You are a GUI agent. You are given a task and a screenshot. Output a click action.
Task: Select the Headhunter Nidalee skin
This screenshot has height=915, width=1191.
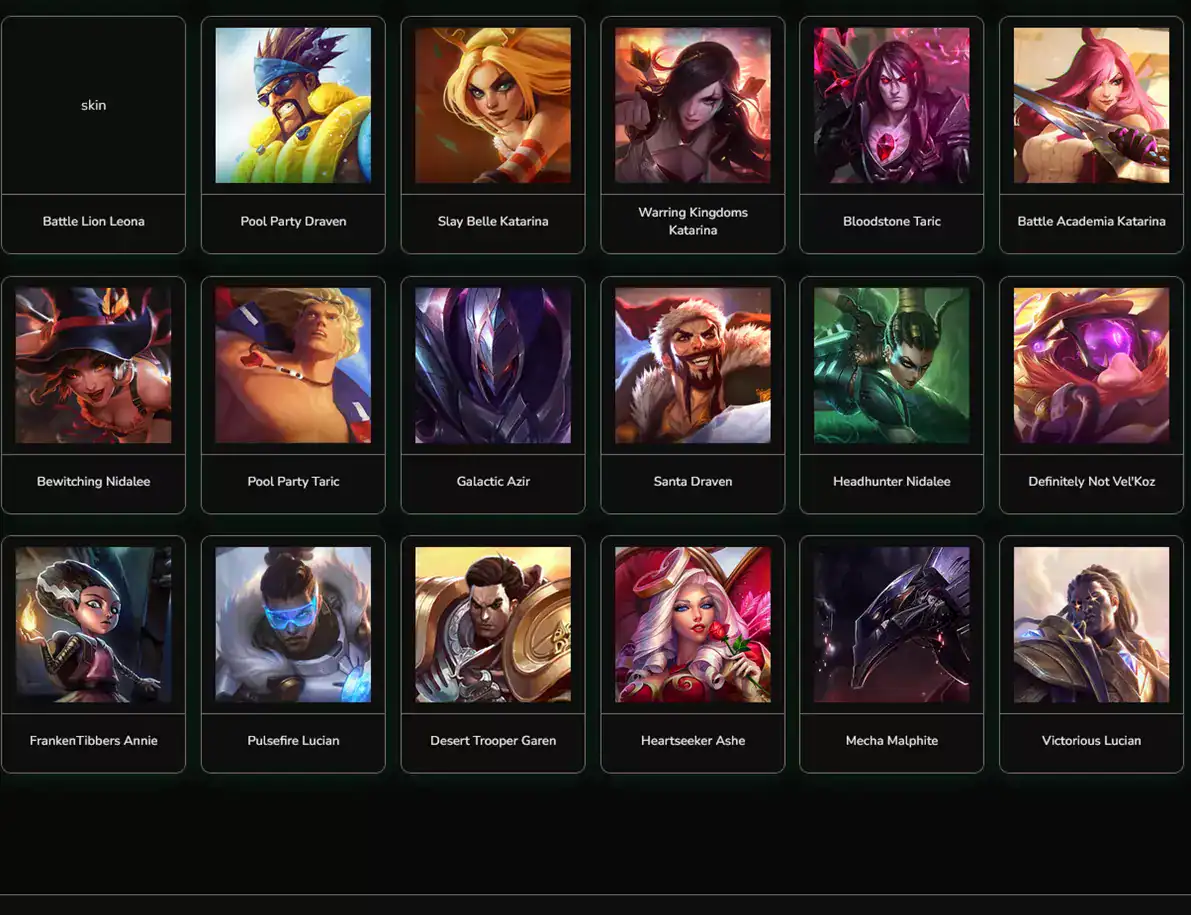(x=892, y=395)
